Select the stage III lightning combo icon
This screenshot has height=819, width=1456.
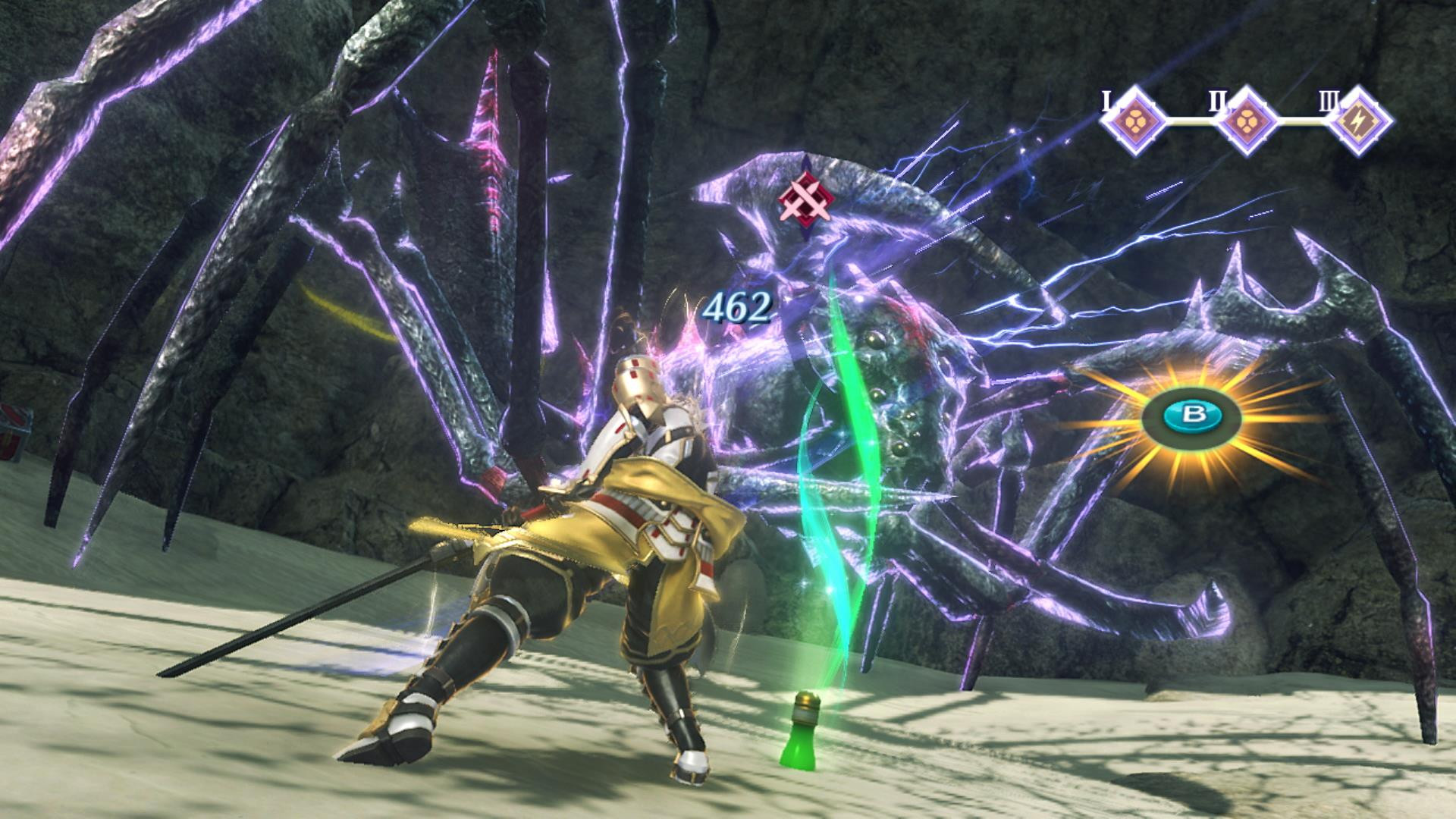coord(1357,120)
